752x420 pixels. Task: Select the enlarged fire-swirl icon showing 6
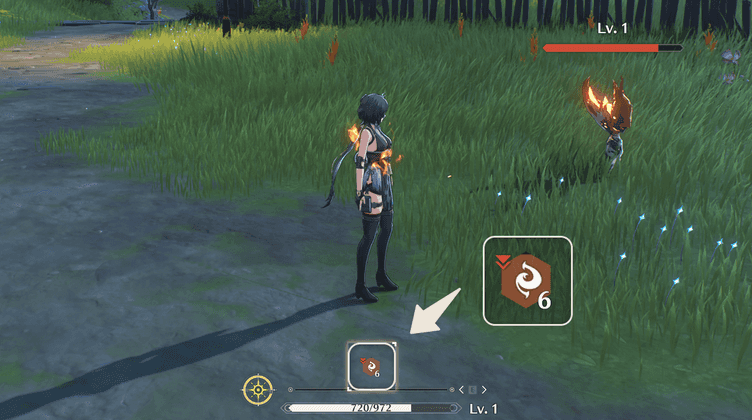[527, 281]
